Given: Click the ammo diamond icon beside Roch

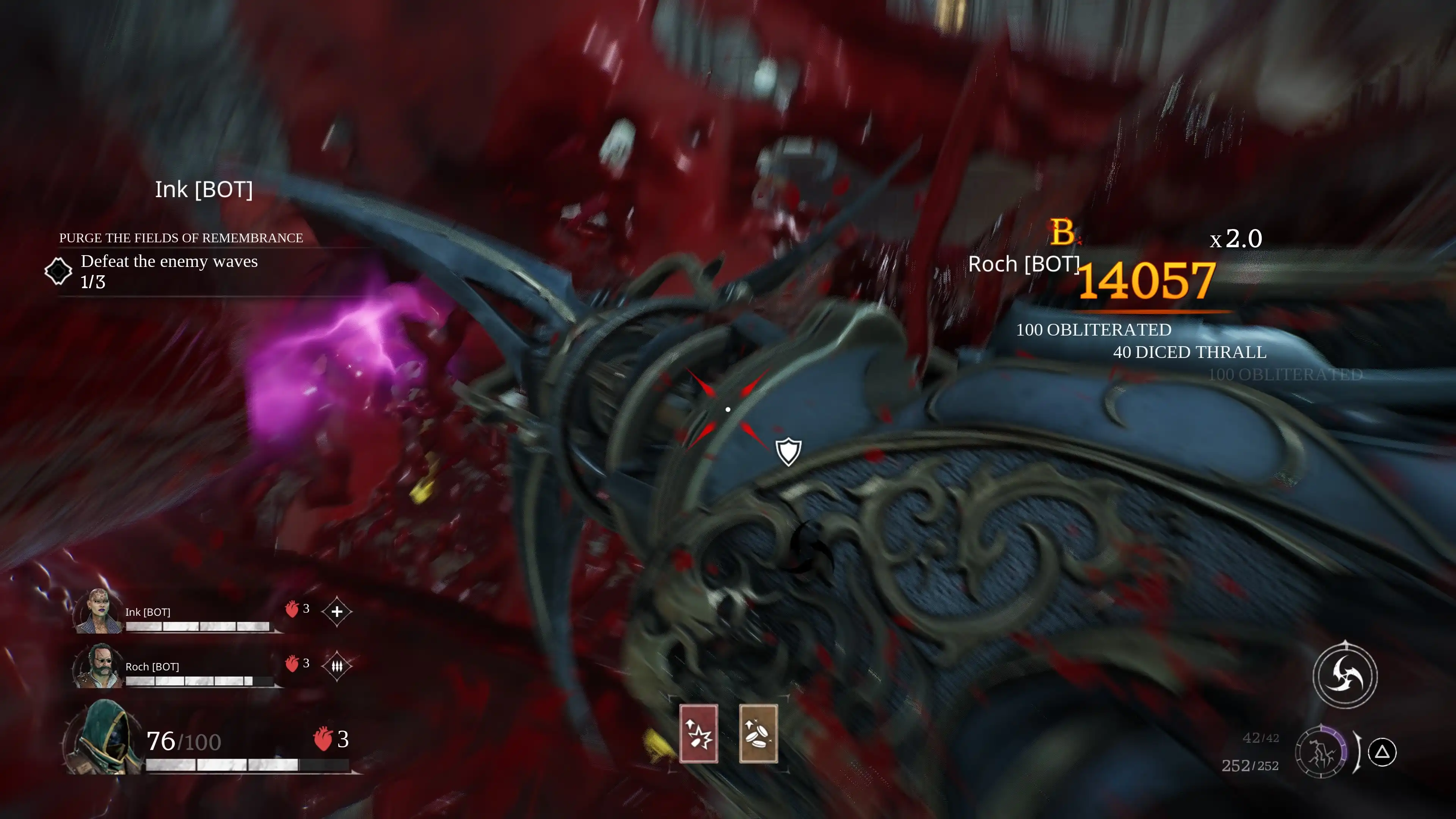Looking at the screenshot, I should pyautogui.click(x=337, y=666).
